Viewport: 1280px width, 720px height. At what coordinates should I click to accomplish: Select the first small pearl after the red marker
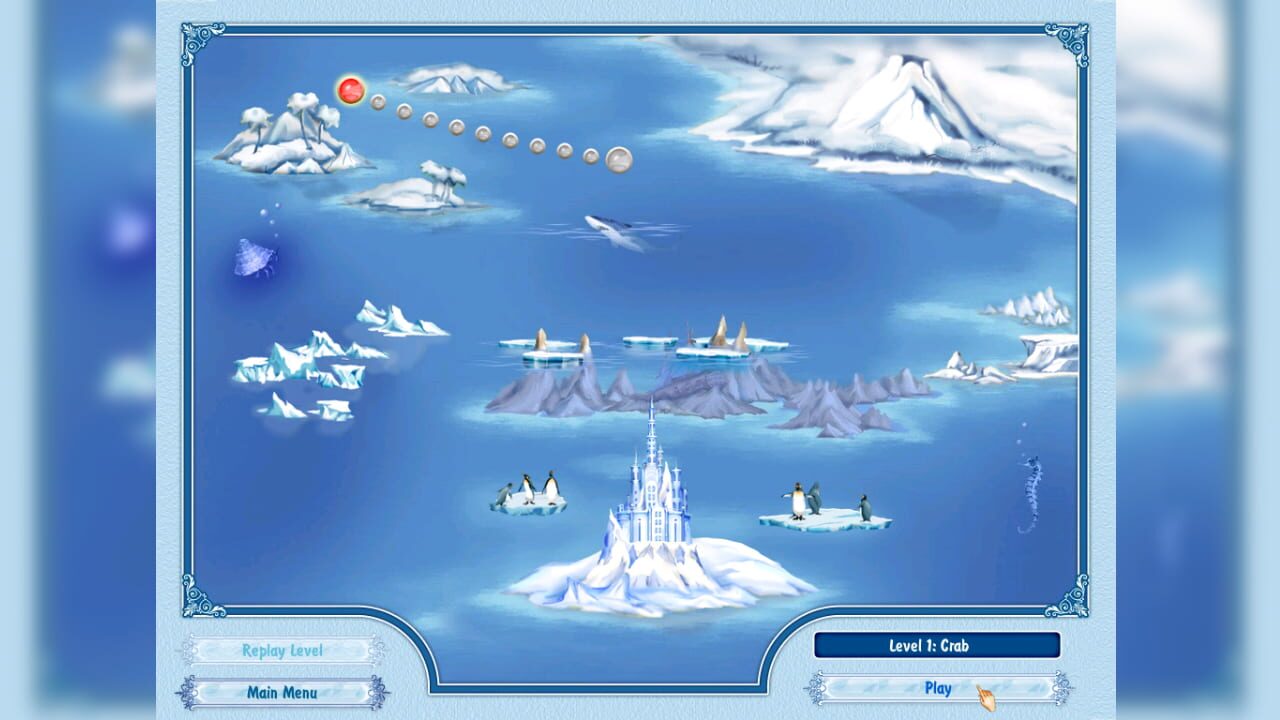pyautogui.click(x=379, y=101)
